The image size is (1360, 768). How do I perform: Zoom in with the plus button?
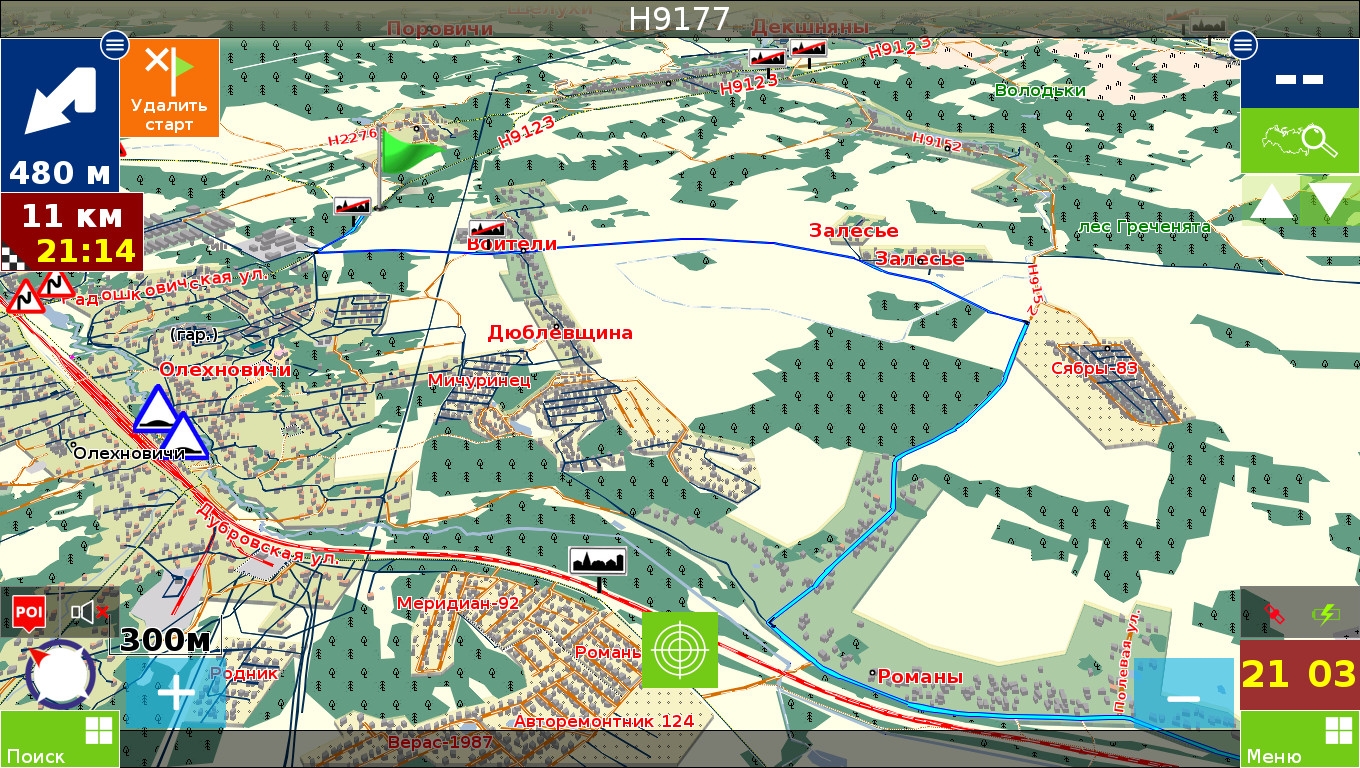click(x=176, y=692)
